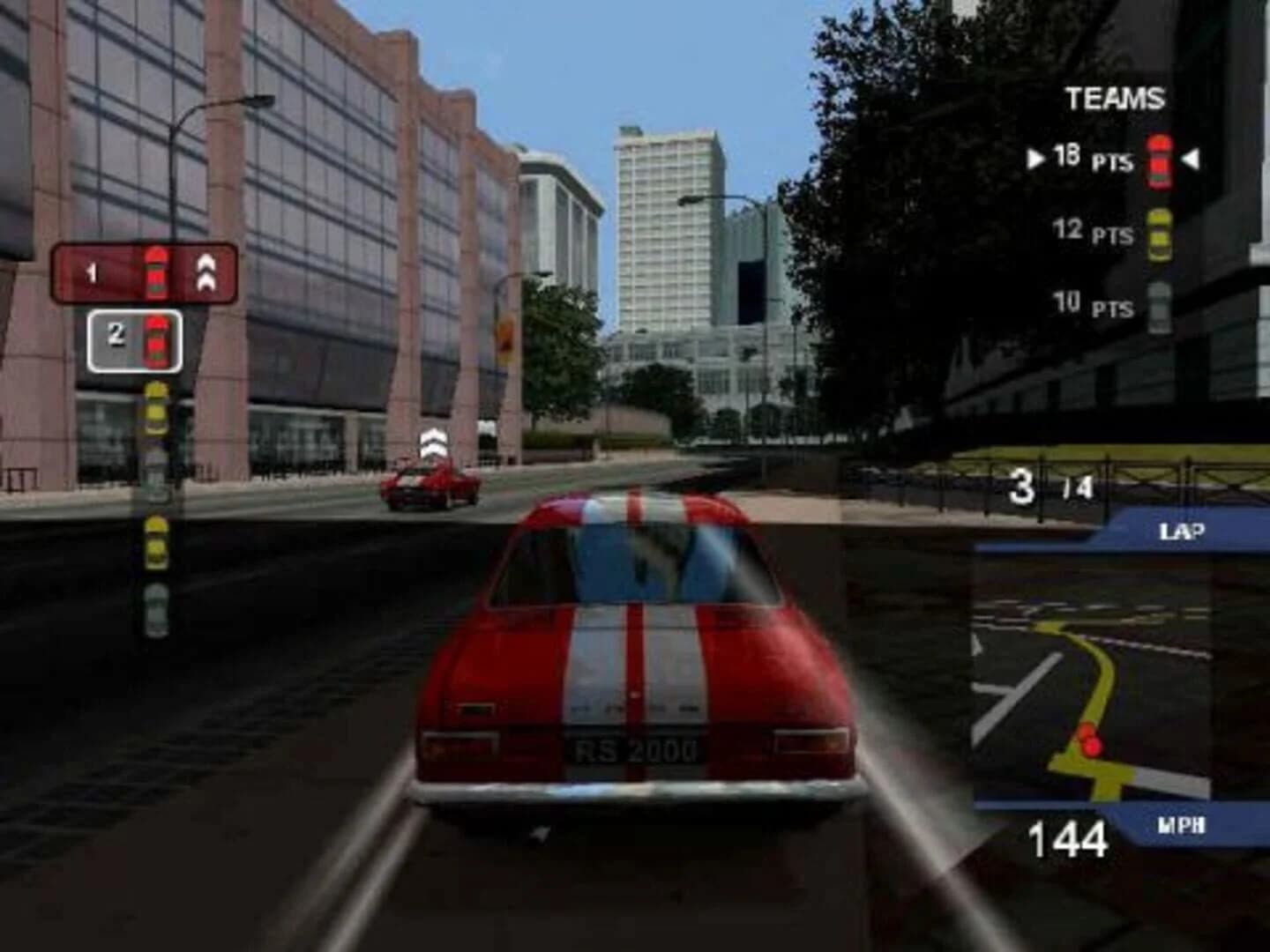
Task: Click the red car icon in position 2 badge
Action: (x=157, y=342)
